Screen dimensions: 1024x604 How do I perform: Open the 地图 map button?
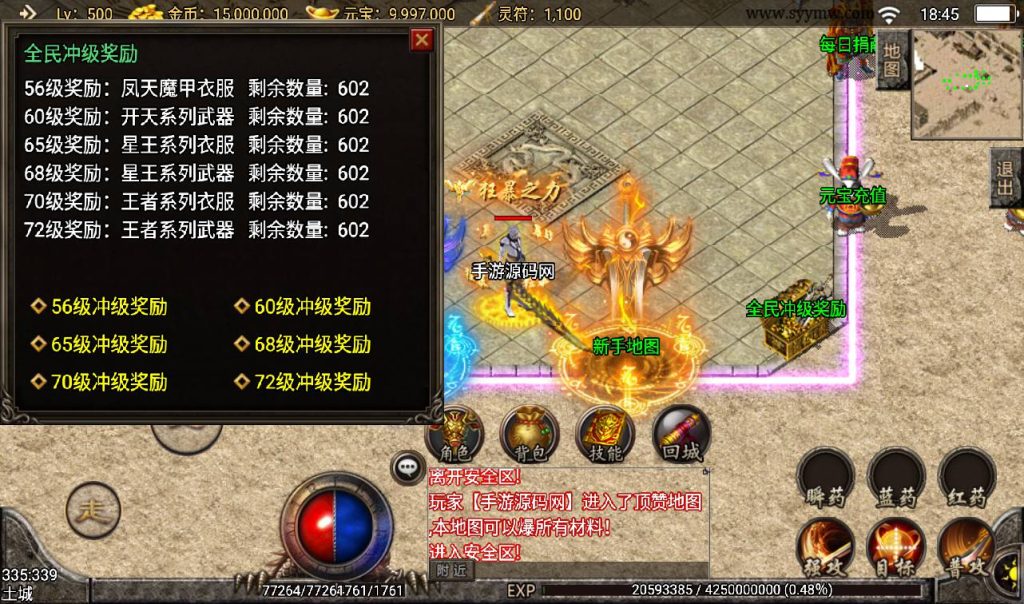[893, 60]
